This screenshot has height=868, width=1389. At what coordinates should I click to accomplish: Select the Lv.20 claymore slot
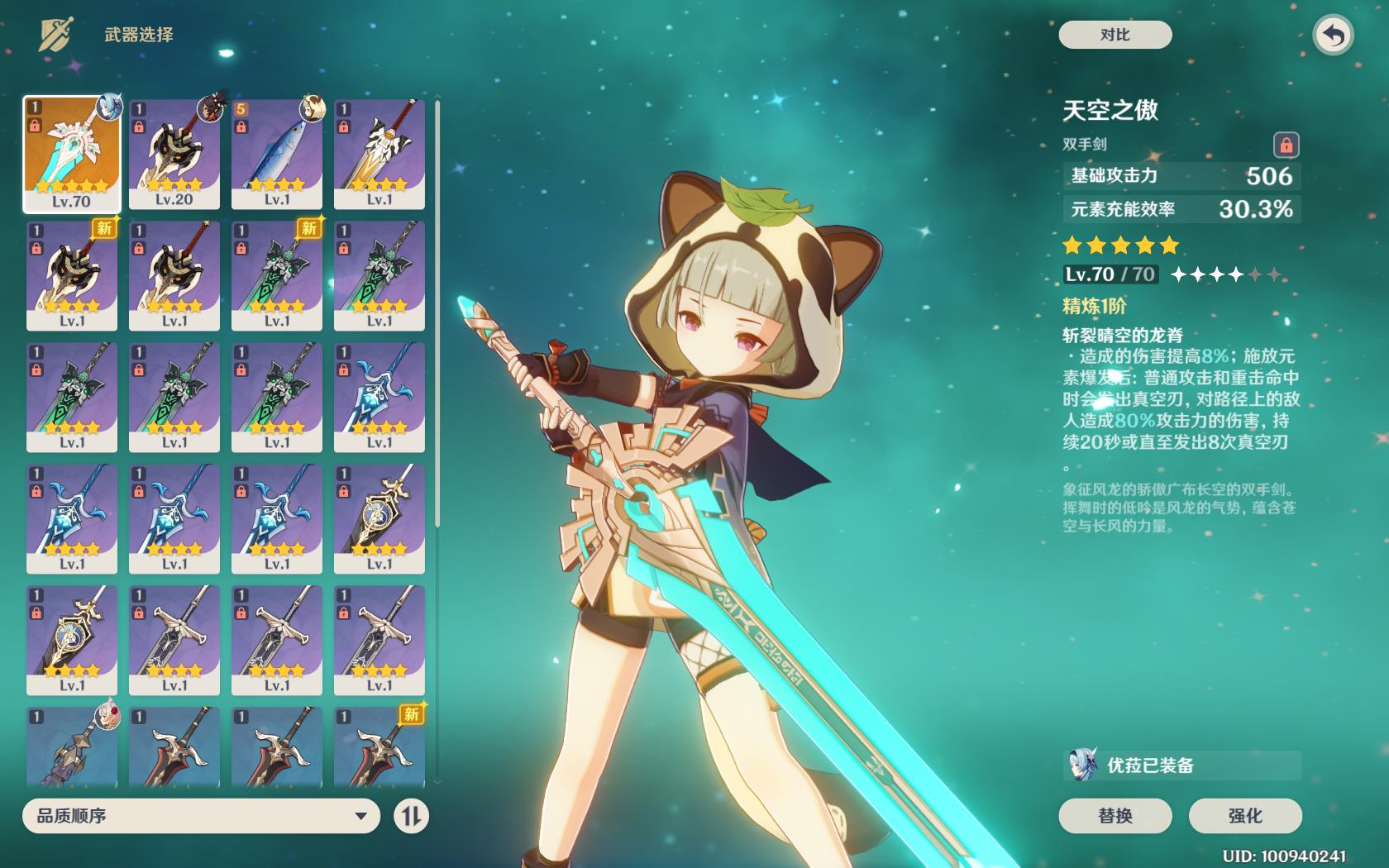174,154
